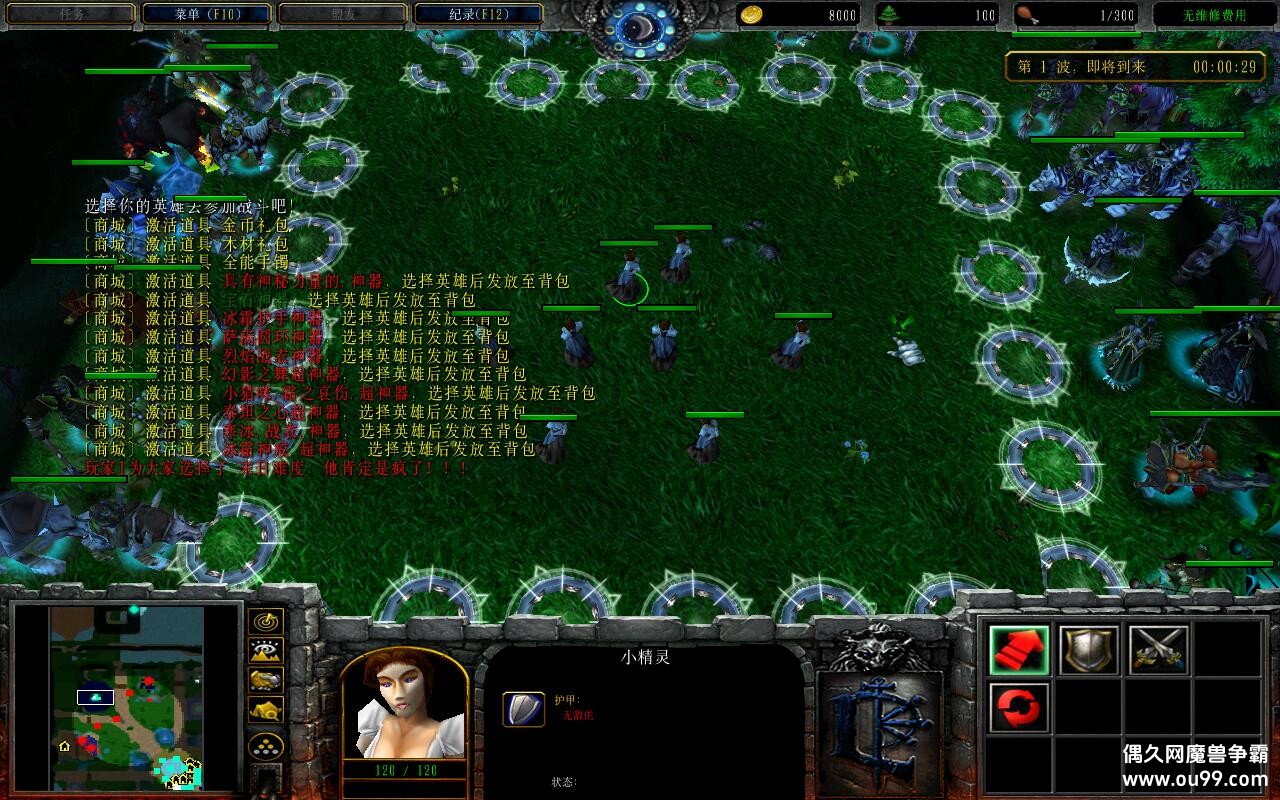Screen dimensions: 1280x800
Task: Select the crossed swords command icon
Action: 1159,650
